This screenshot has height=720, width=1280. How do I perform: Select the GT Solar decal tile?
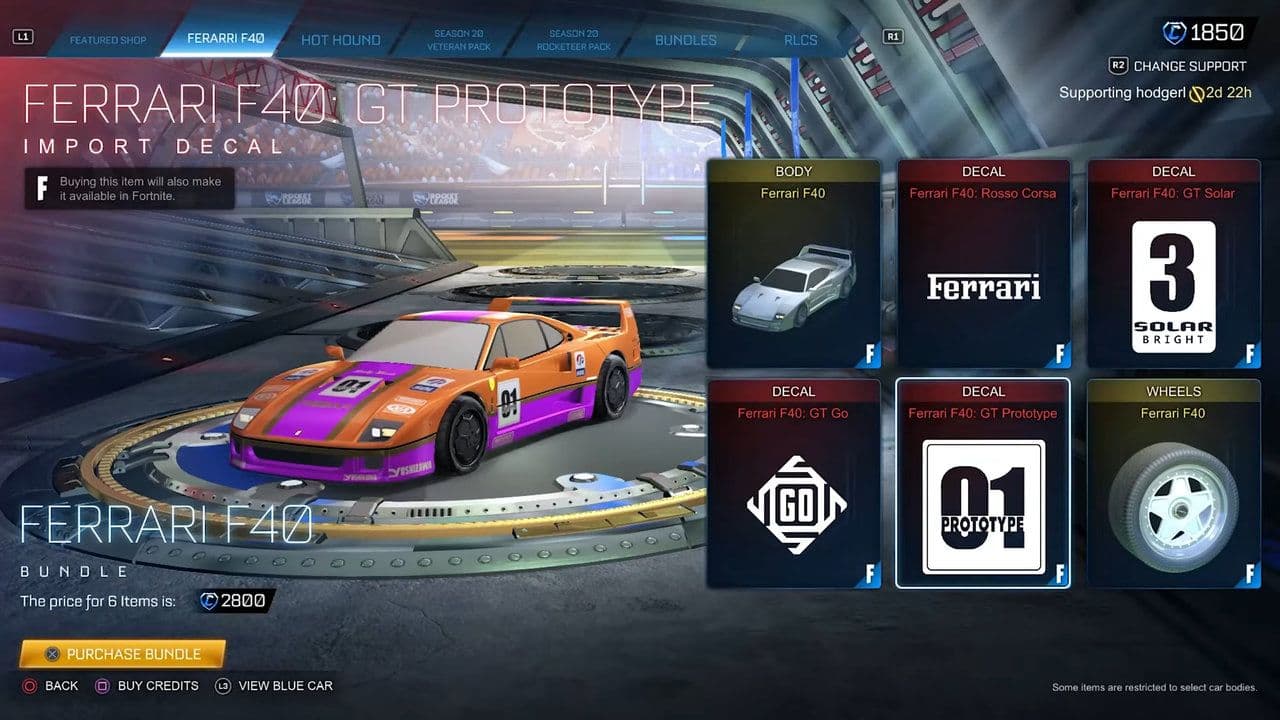(1173, 264)
